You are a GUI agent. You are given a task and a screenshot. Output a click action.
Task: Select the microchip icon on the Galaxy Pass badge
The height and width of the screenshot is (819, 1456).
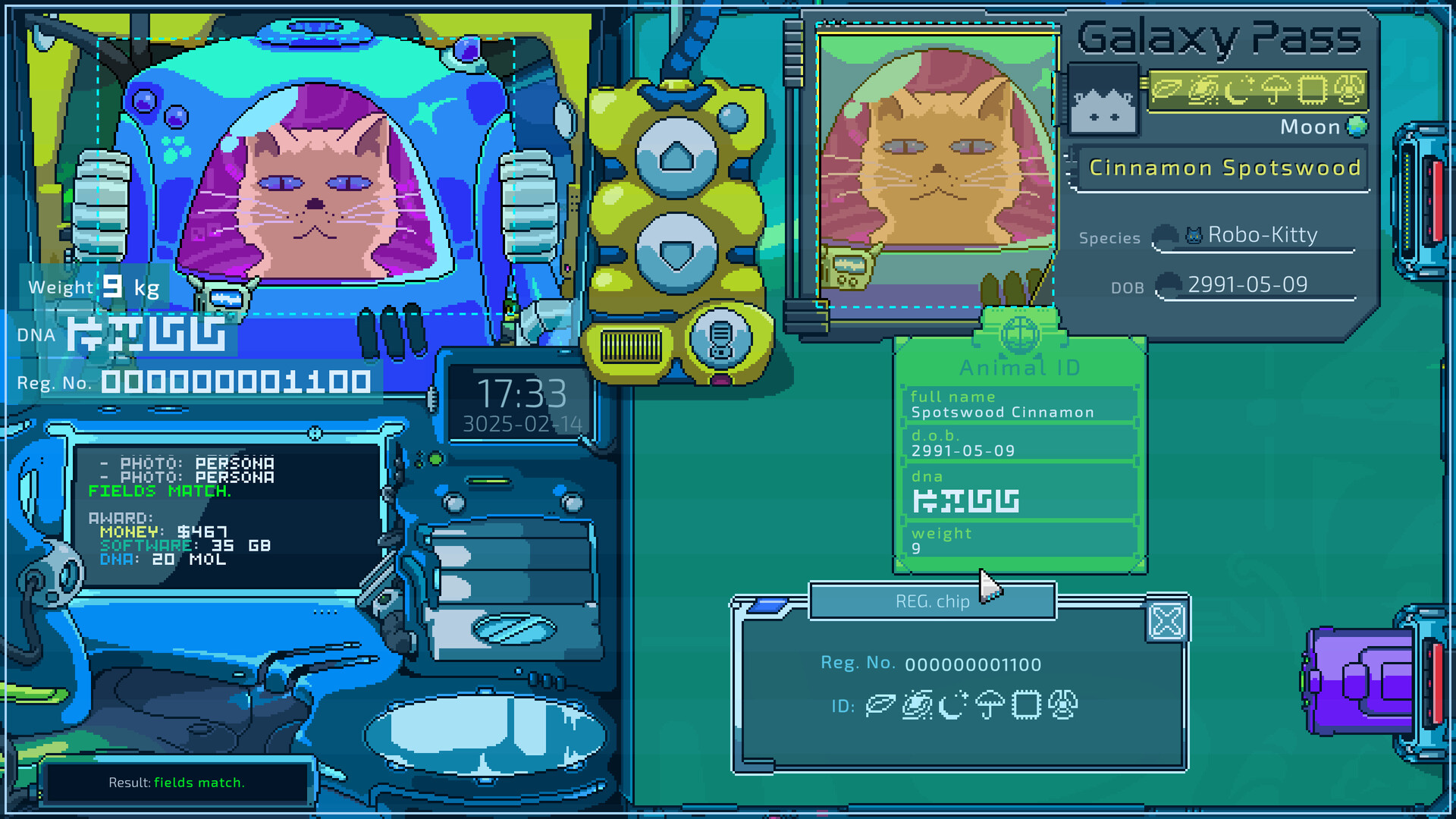point(1312,91)
